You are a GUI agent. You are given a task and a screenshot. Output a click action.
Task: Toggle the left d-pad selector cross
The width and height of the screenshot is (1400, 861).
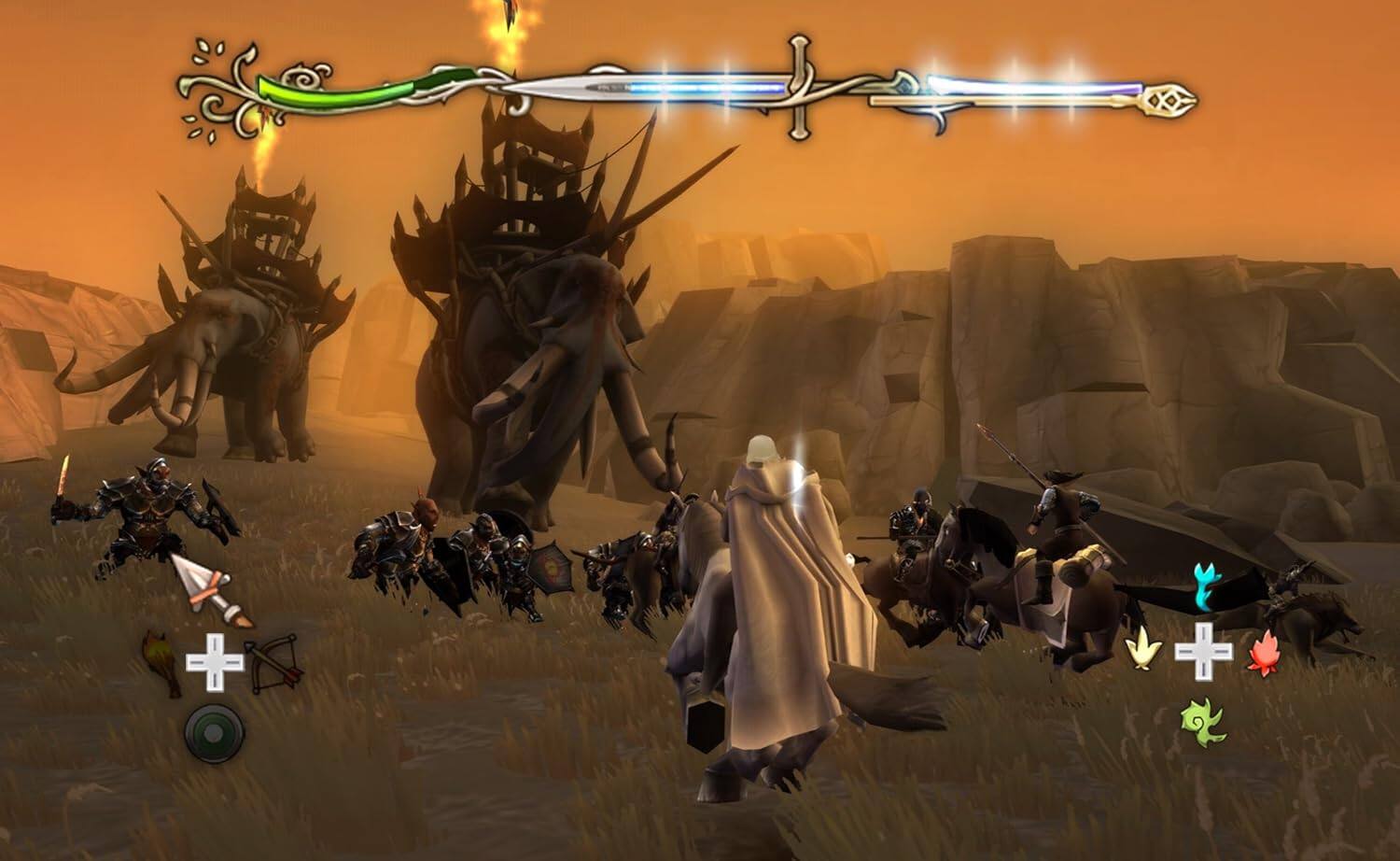tap(215, 661)
